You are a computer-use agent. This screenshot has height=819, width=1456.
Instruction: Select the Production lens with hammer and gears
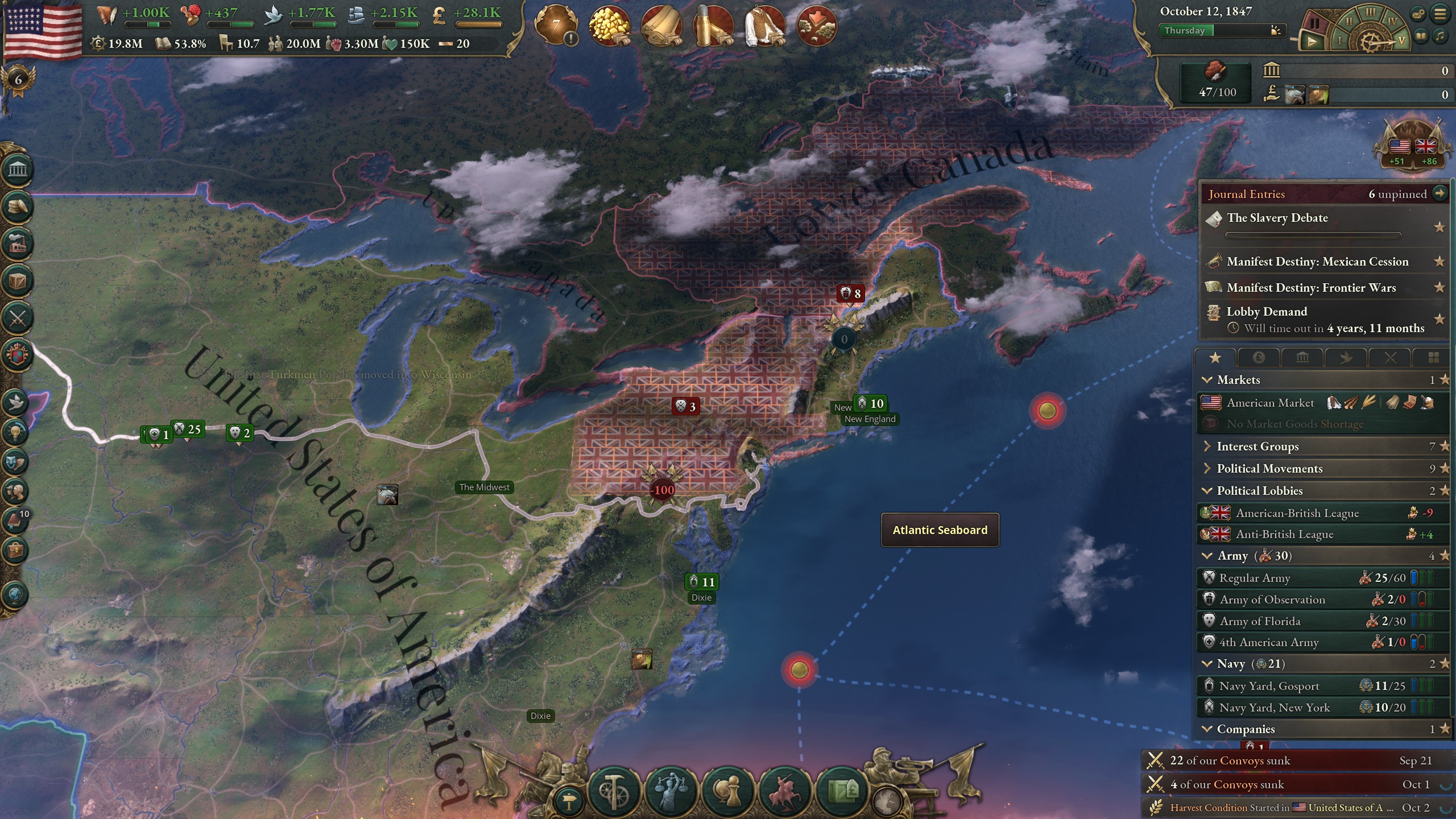point(614,791)
